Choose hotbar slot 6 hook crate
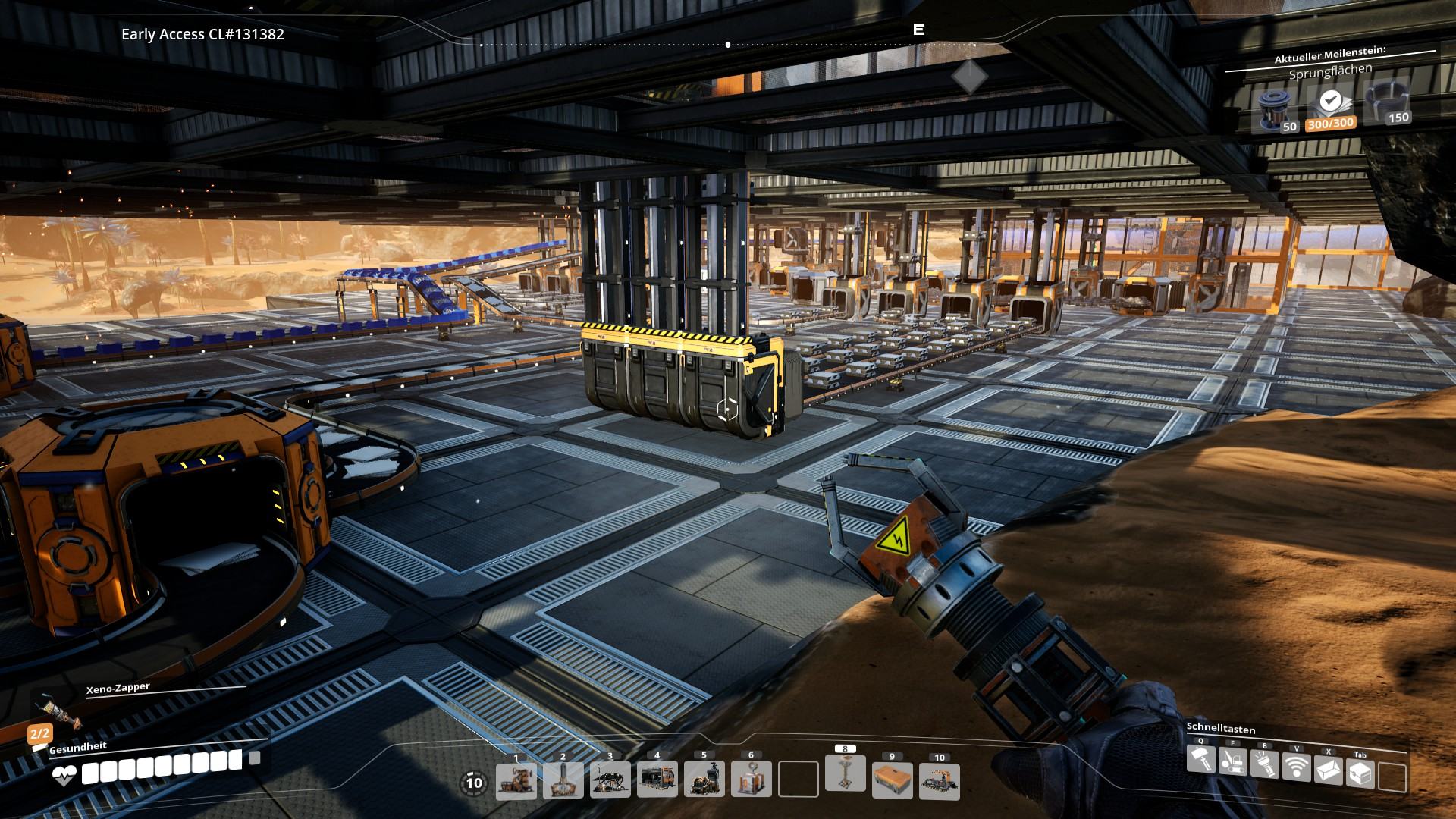The image size is (1456, 819). [752, 779]
